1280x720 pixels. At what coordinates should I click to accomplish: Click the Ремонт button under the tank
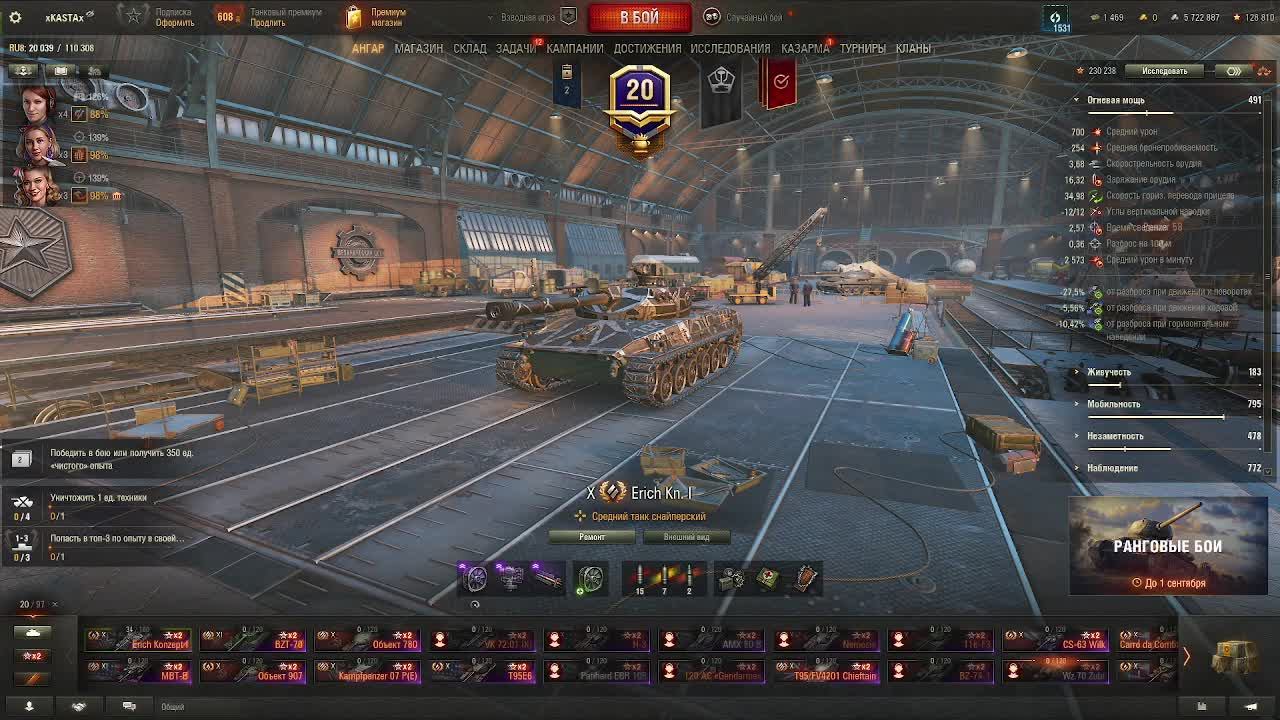pyautogui.click(x=592, y=537)
